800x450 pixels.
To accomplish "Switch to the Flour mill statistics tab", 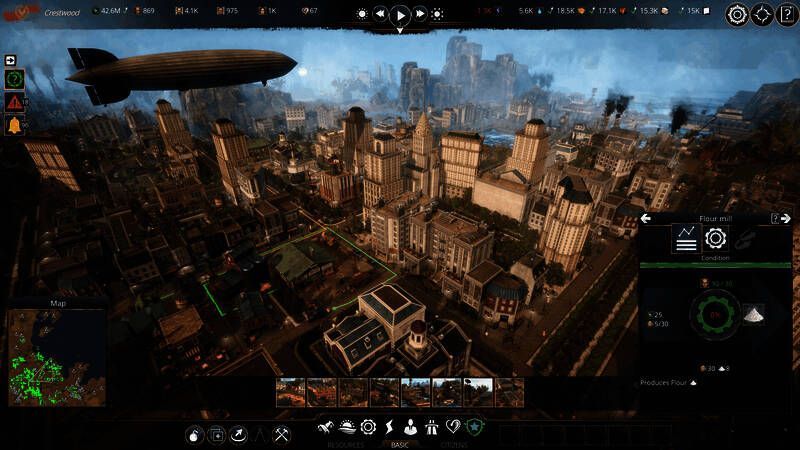I will pyautogui.click(x=686, y=238).
